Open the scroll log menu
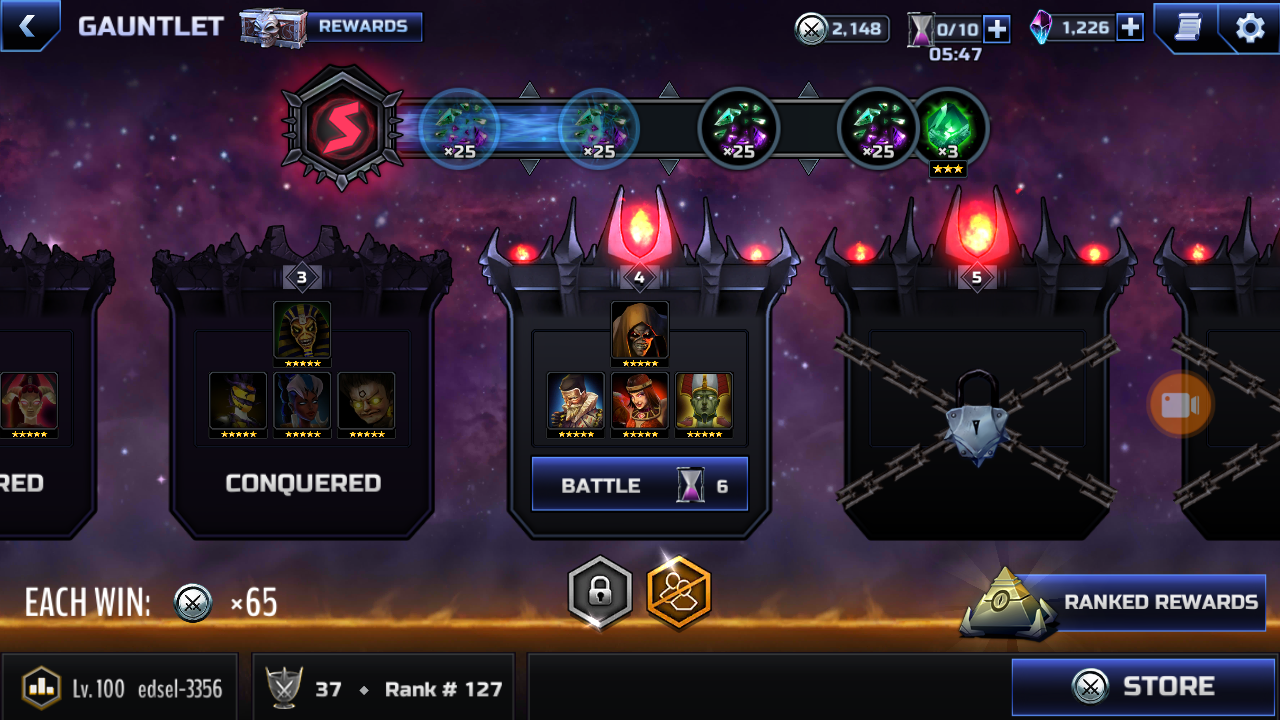Viewport: 1280px width, 720px height. pyautogui.click(x=1187, y=27)
